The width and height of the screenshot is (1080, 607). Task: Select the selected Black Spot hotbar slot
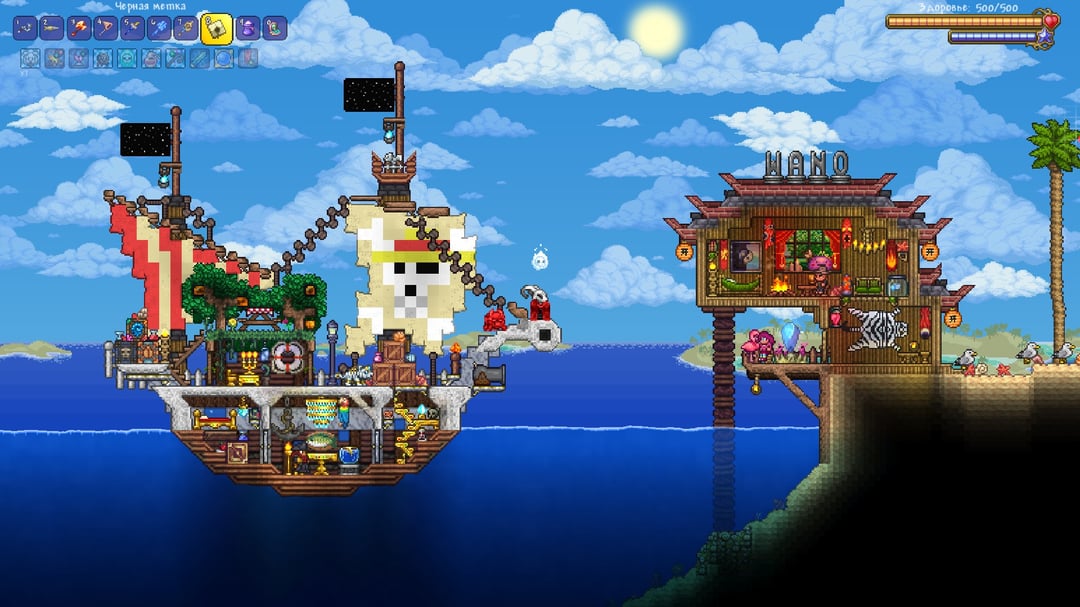tap(216, 29)
